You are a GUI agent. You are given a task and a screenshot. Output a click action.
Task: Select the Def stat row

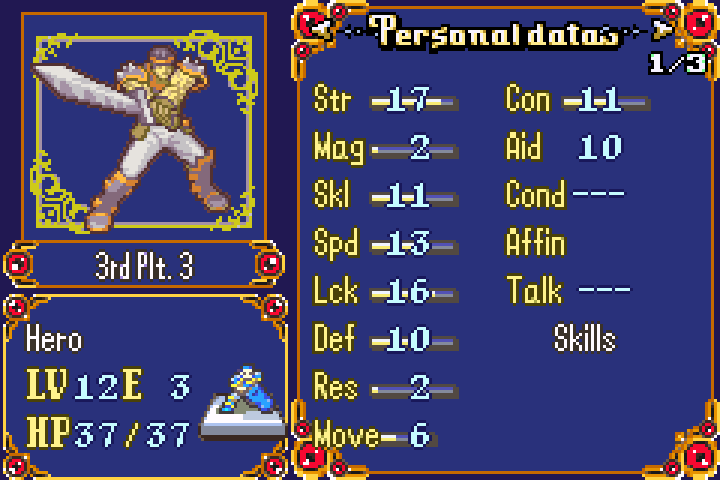(384, 340)
